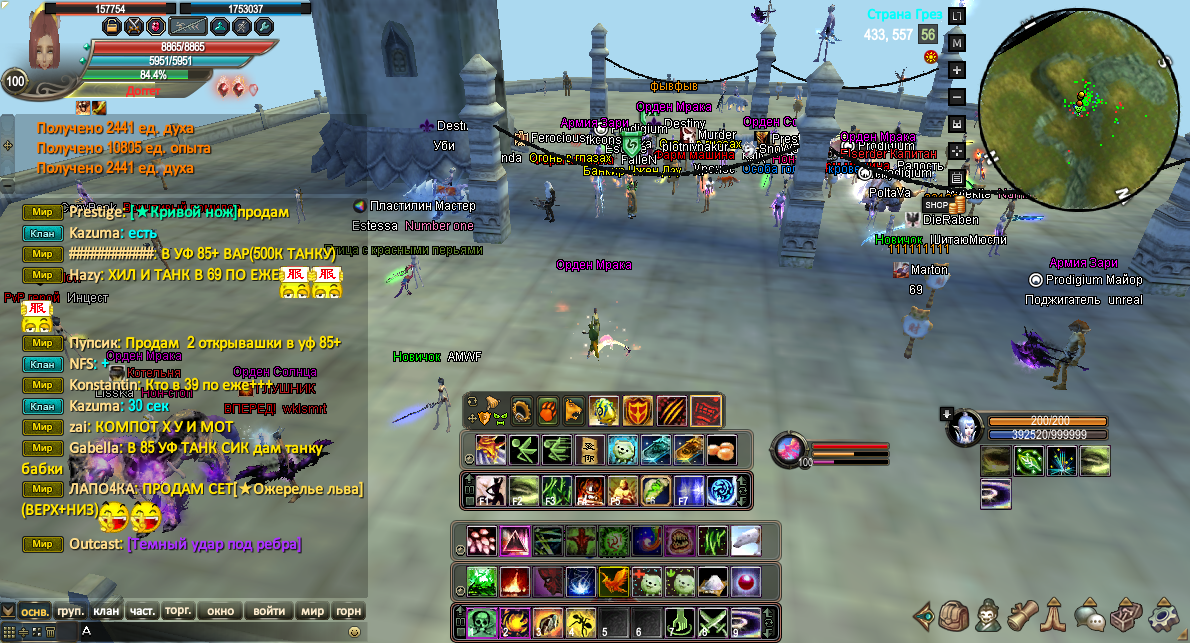This screenshot has height=643, width=1190.
Task: Zoom out the minimap with minus button
Action: click(x=957, y=97)
